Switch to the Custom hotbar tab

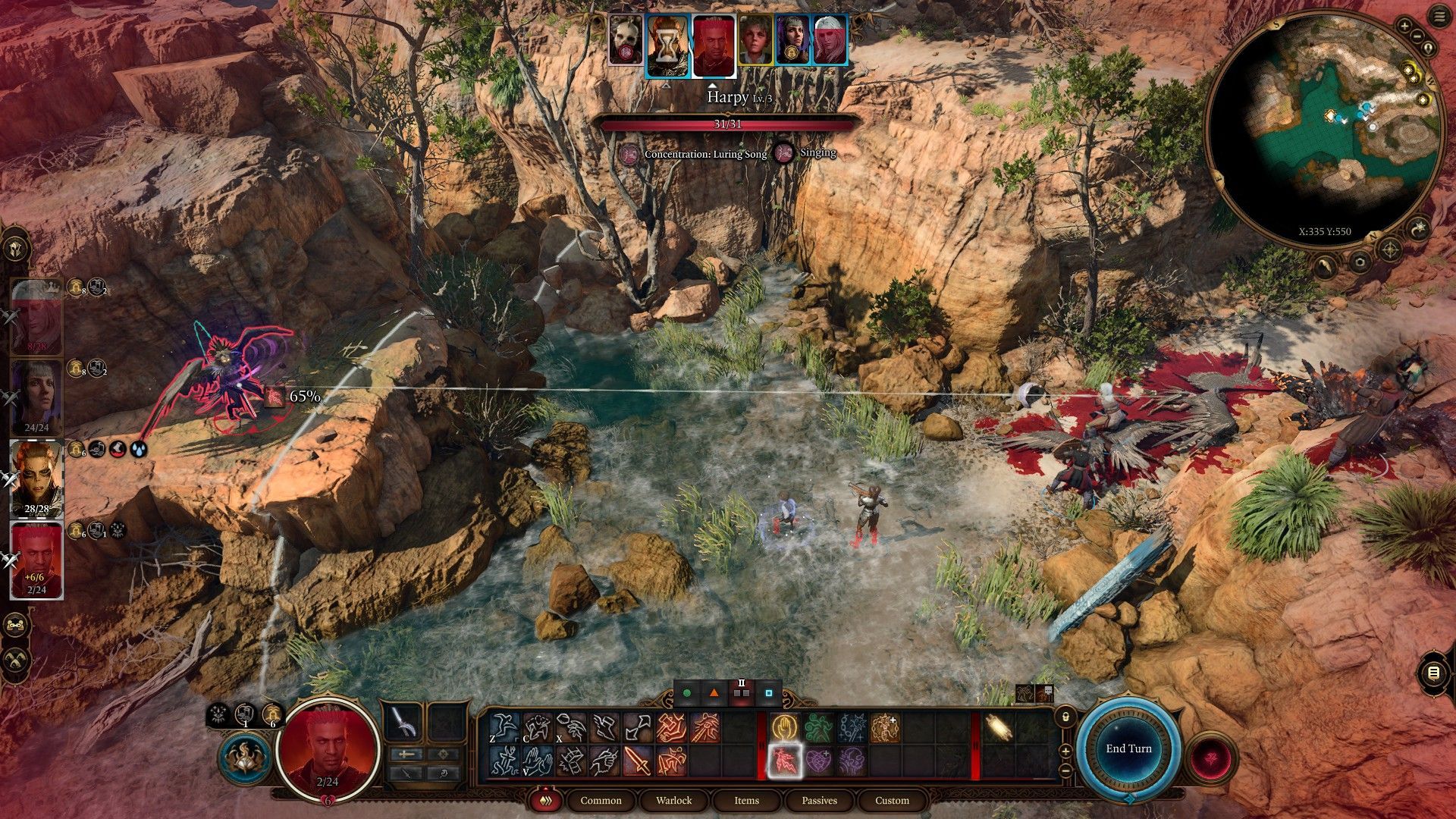click(892, 800)
